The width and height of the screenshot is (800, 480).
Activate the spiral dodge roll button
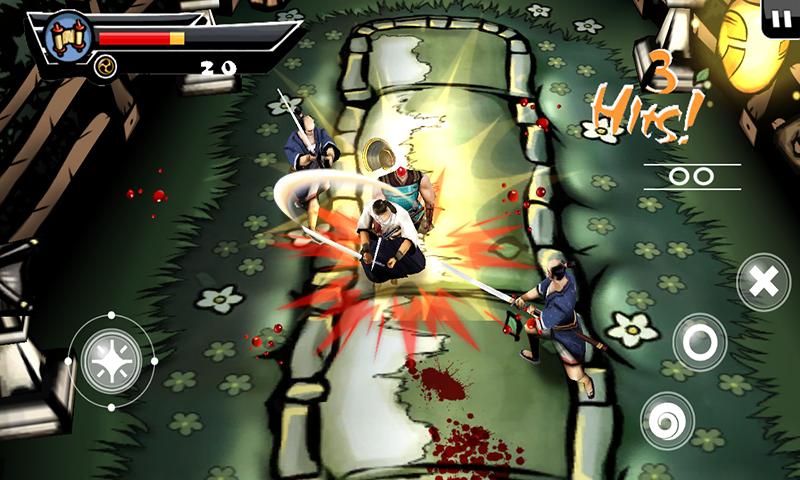tap(668, 420)
